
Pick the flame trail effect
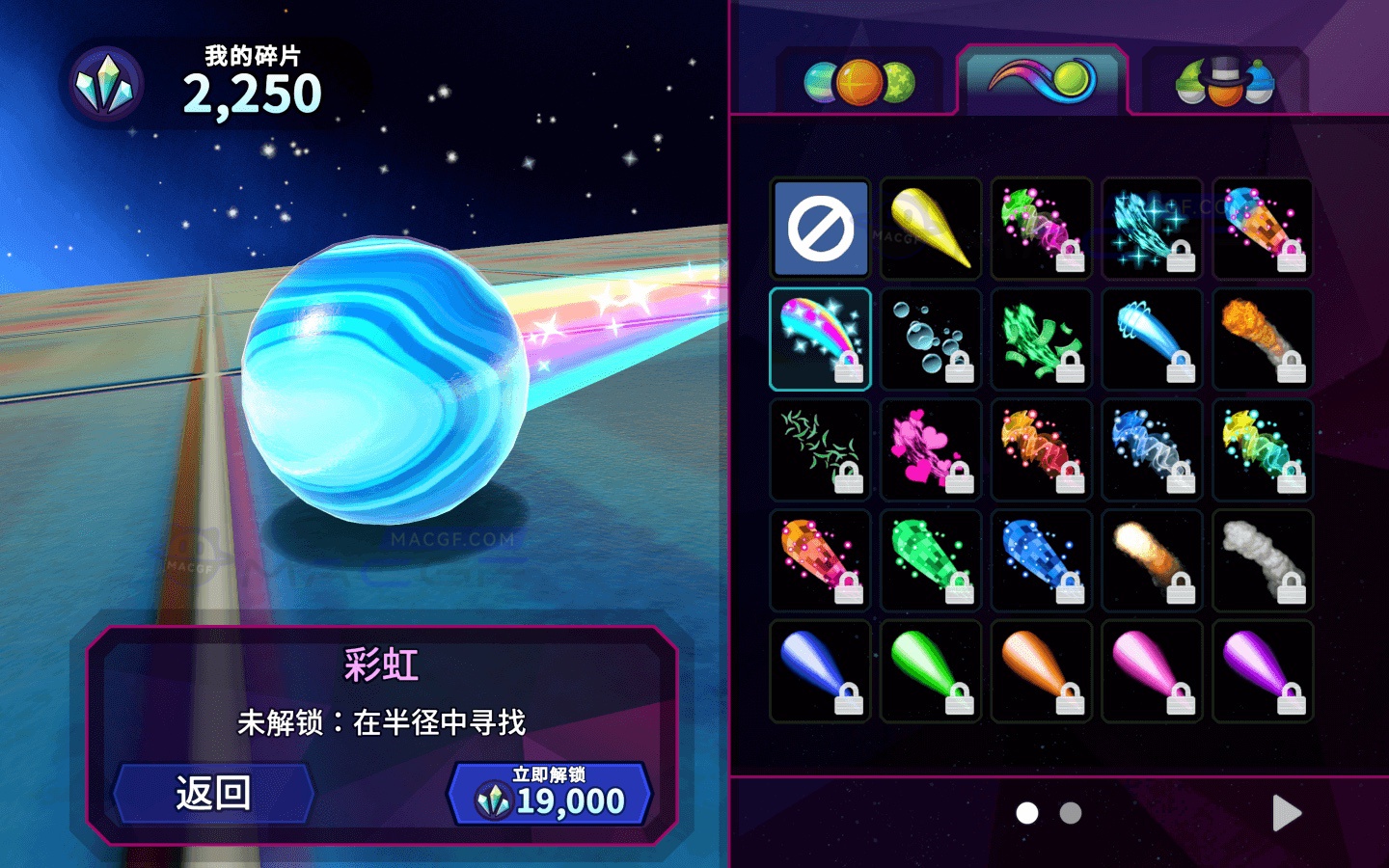pyautogui.click(x=1263, y=339)
